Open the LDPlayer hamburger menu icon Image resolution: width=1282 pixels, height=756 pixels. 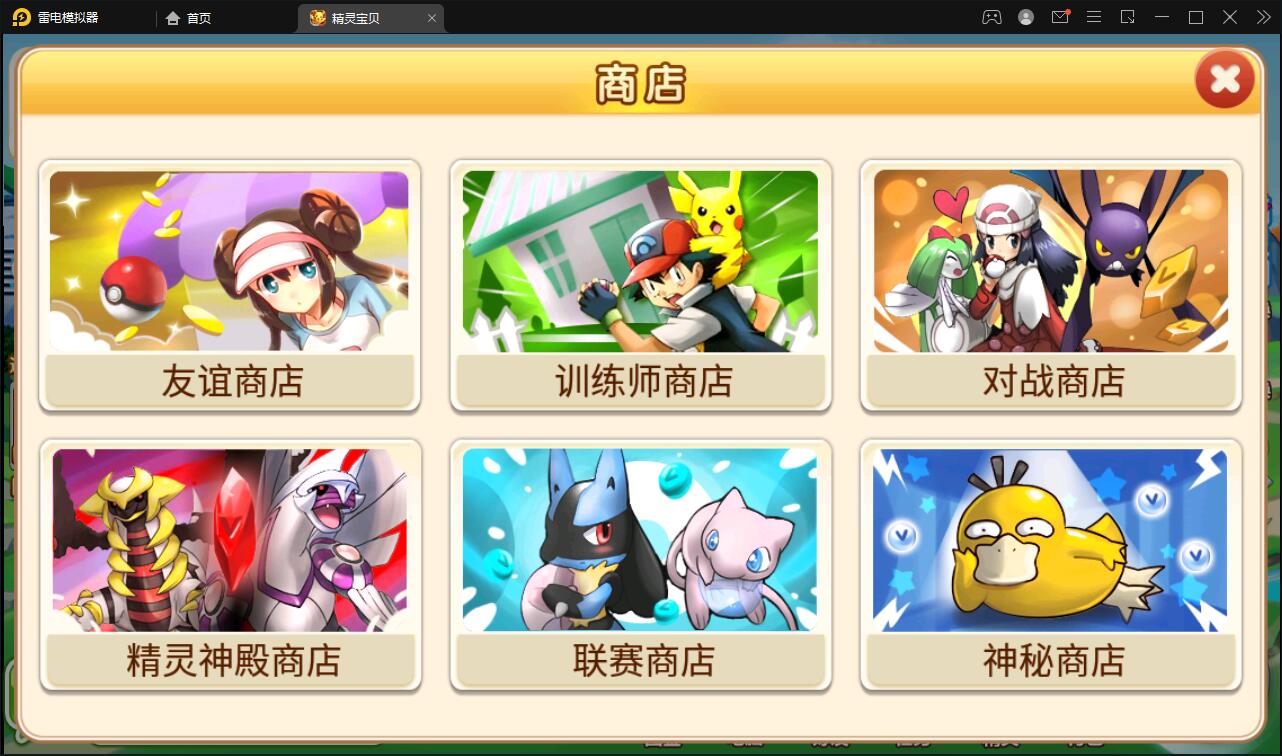(1093, 17)
